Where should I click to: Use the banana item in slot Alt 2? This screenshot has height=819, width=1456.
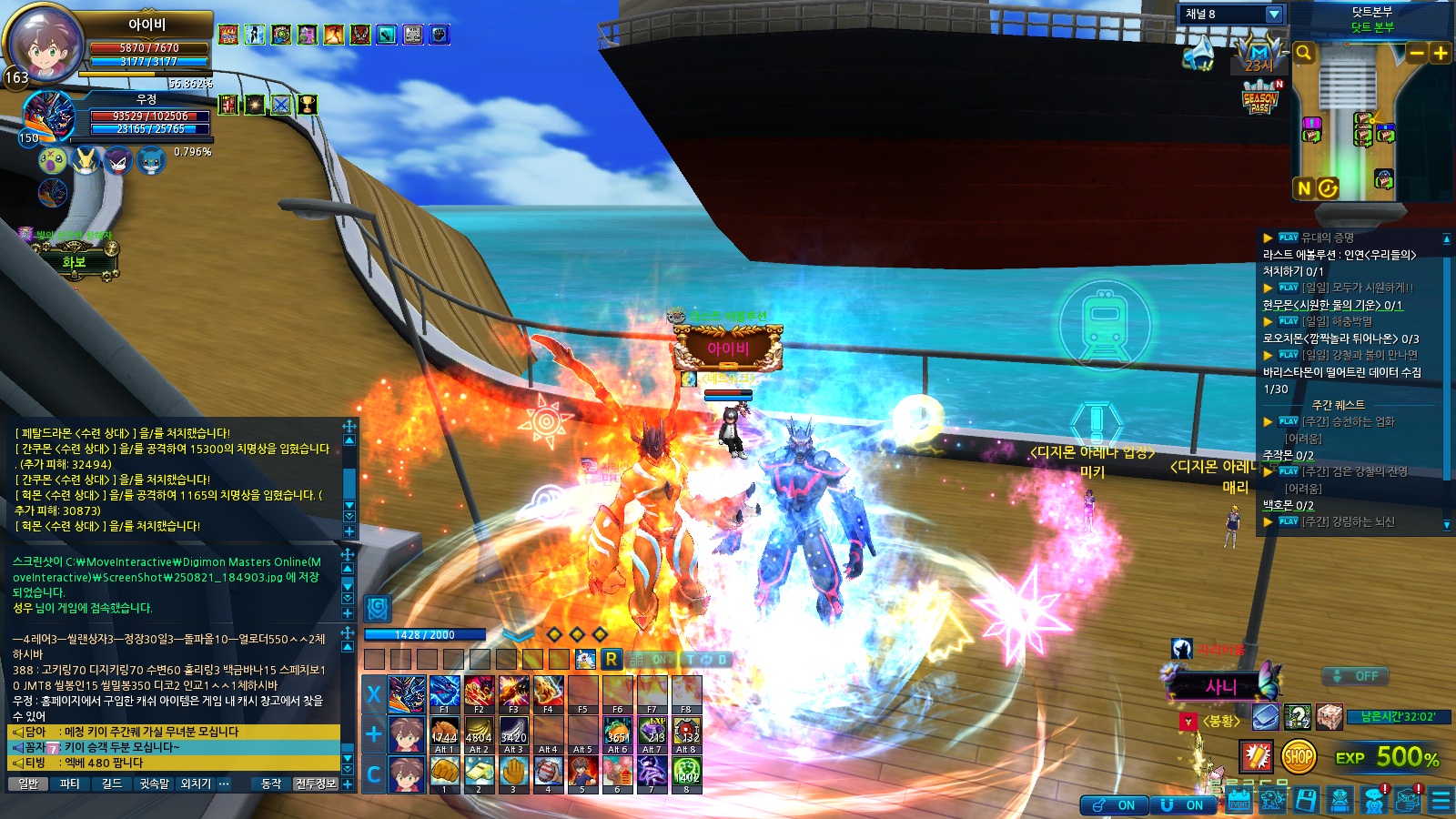pyautogui.click(x=479, y=733)
